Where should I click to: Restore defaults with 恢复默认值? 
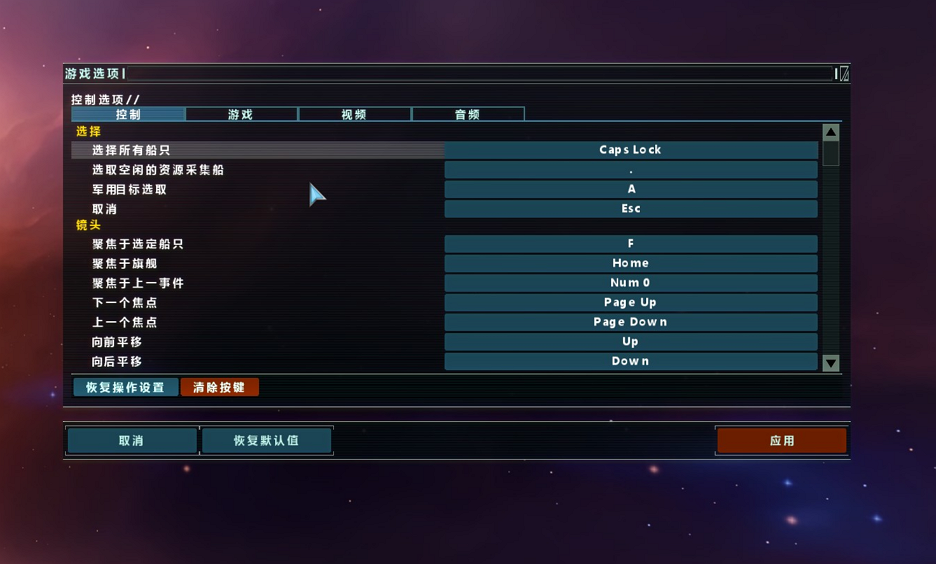tap(266, 440)
